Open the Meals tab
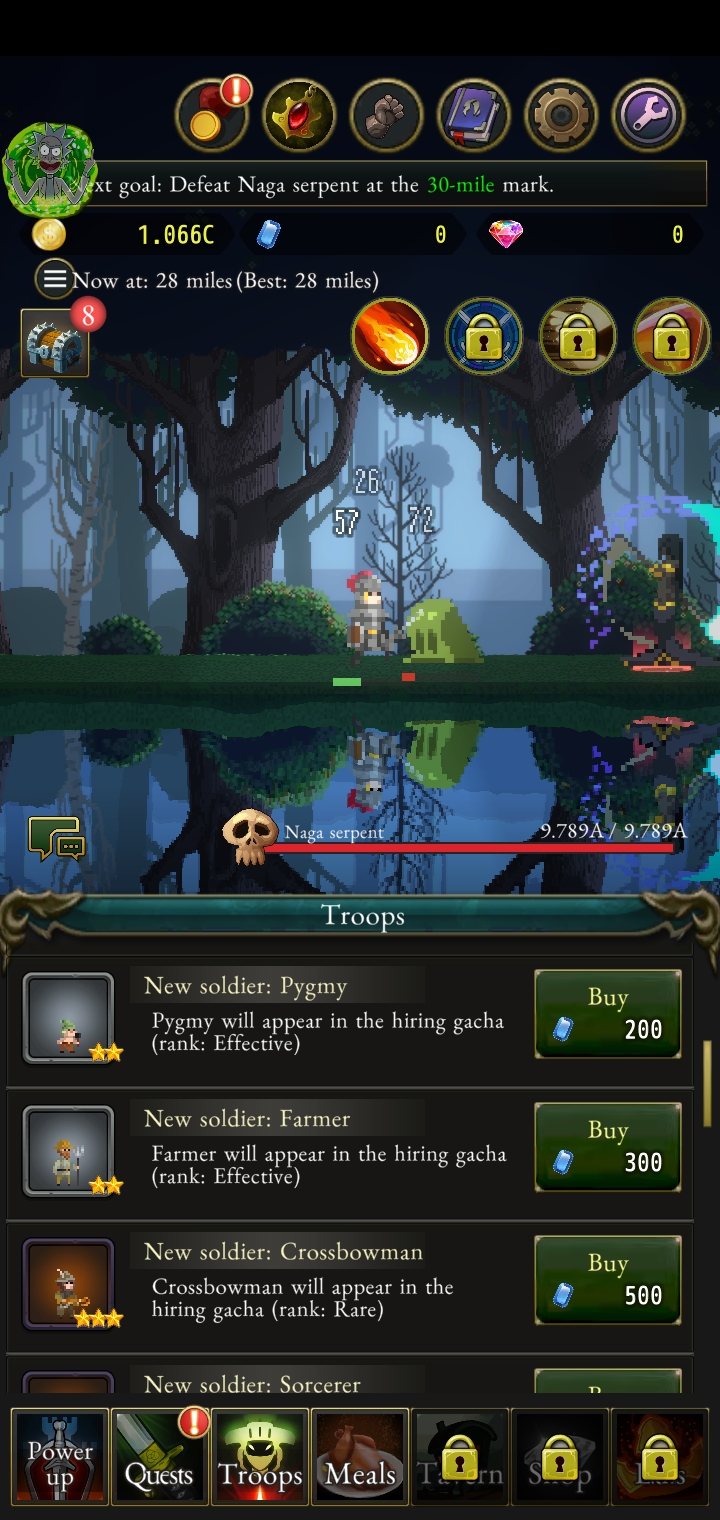720x1520 pixels. (x=360, y=1457)
